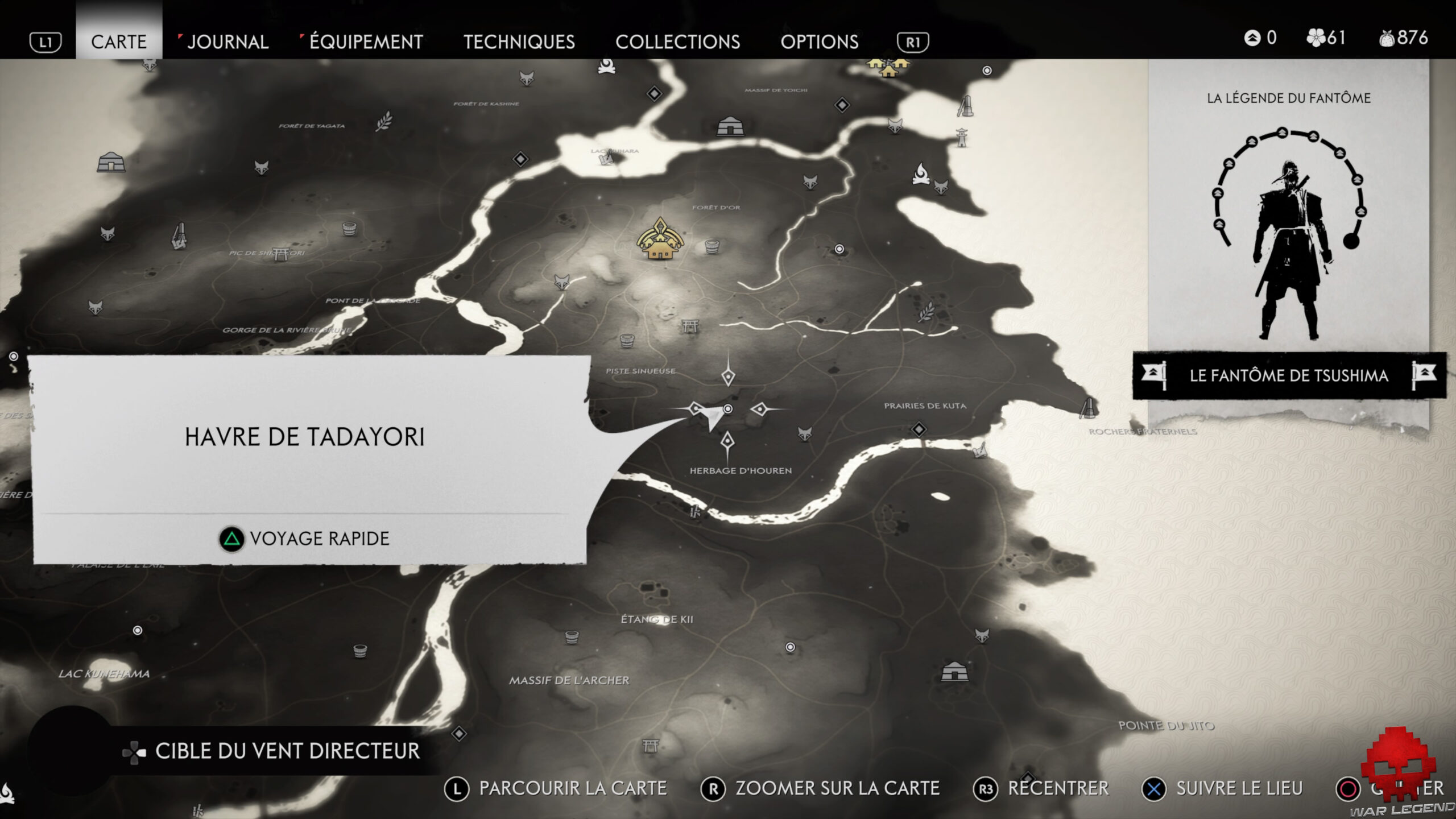1456x819 pixels.
Task: Switch to the JOURNAL tab
Action: 227,42
